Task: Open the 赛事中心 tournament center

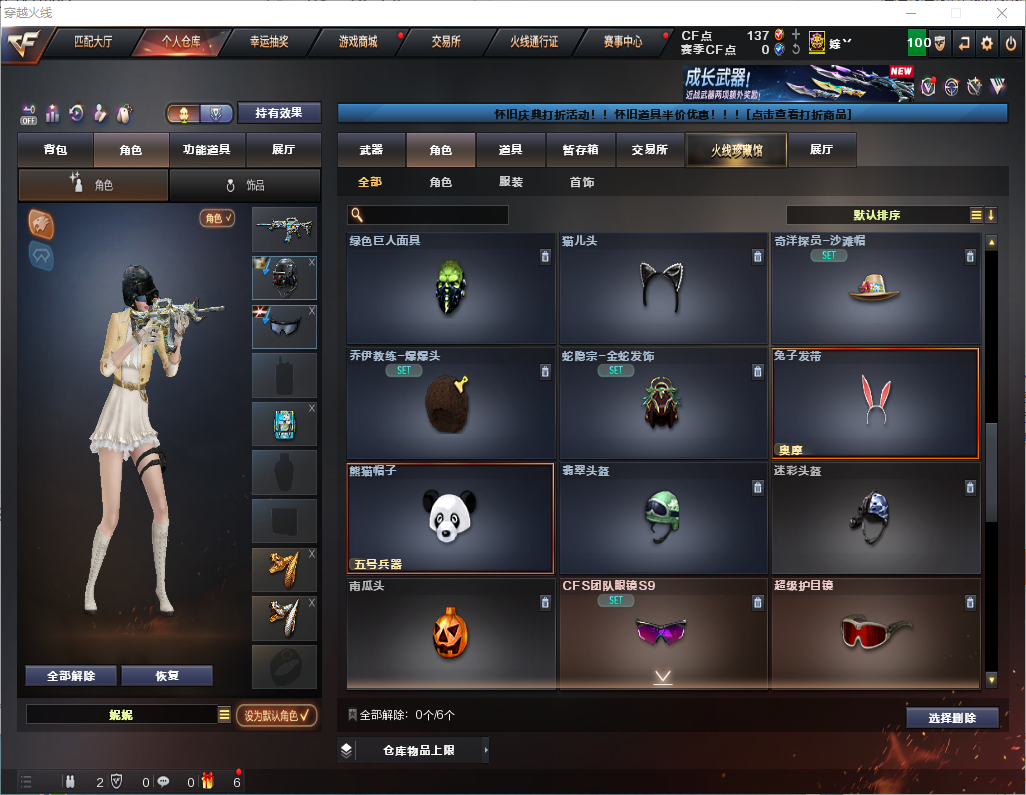Action: [622, 42]
